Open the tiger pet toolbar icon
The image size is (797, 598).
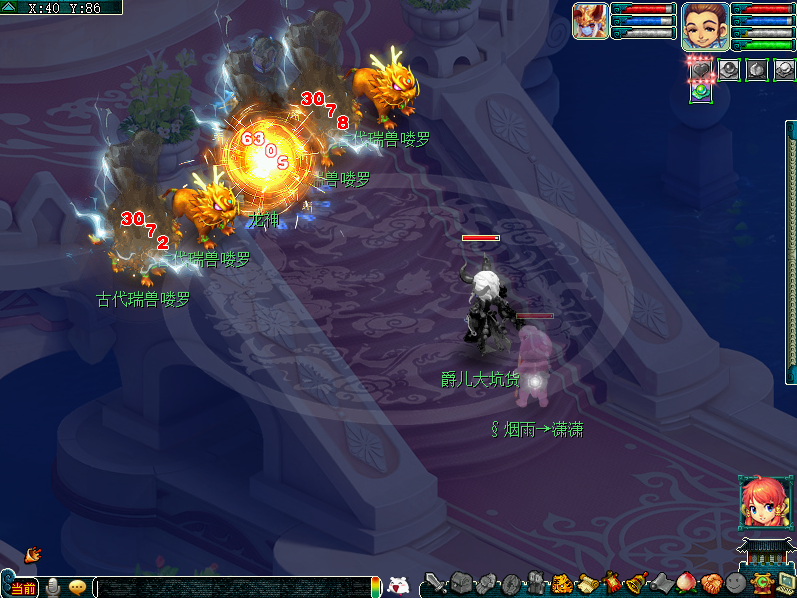pos(563,583)
